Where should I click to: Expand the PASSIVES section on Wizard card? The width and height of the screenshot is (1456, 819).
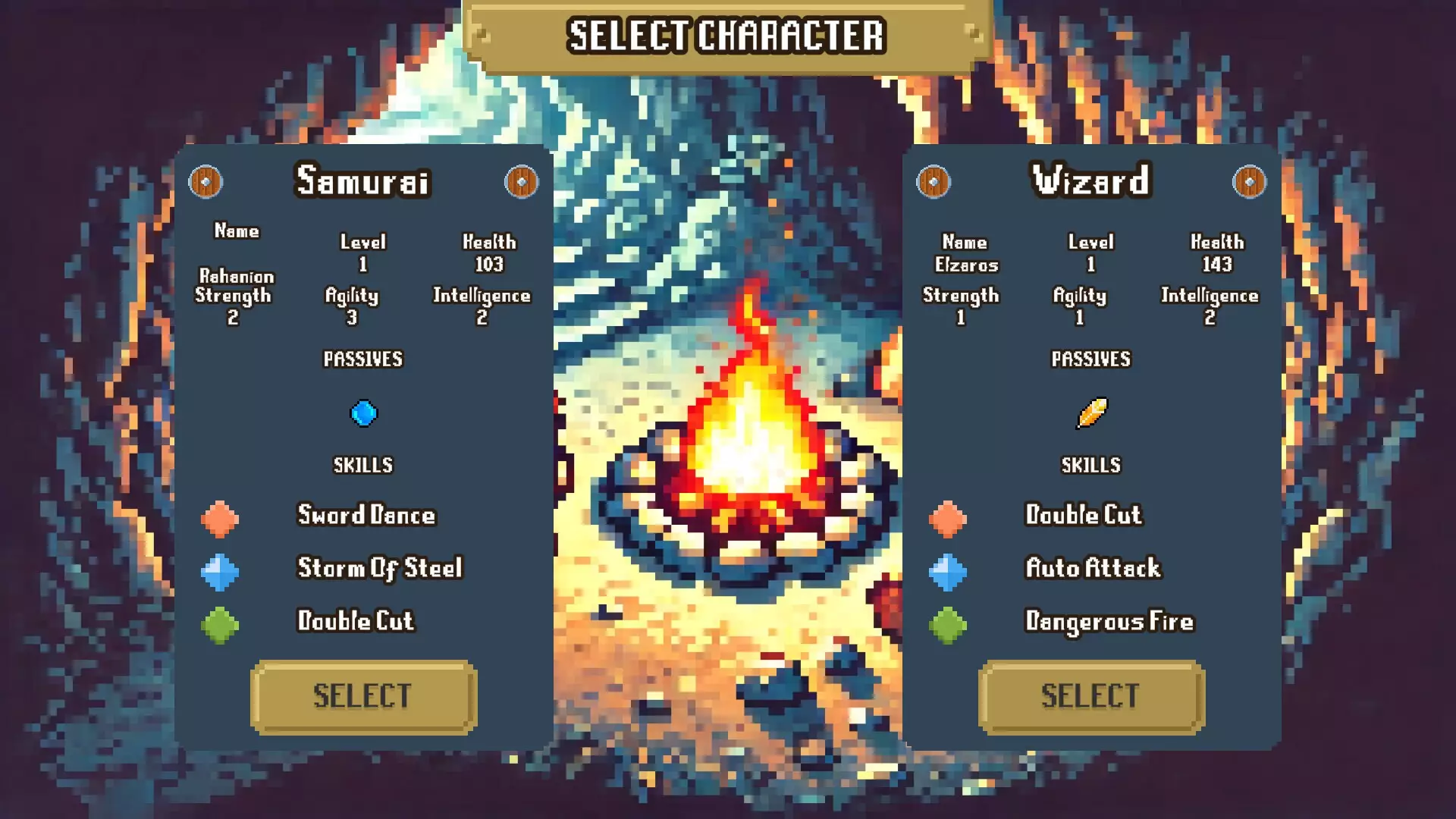coord(1091,360)
